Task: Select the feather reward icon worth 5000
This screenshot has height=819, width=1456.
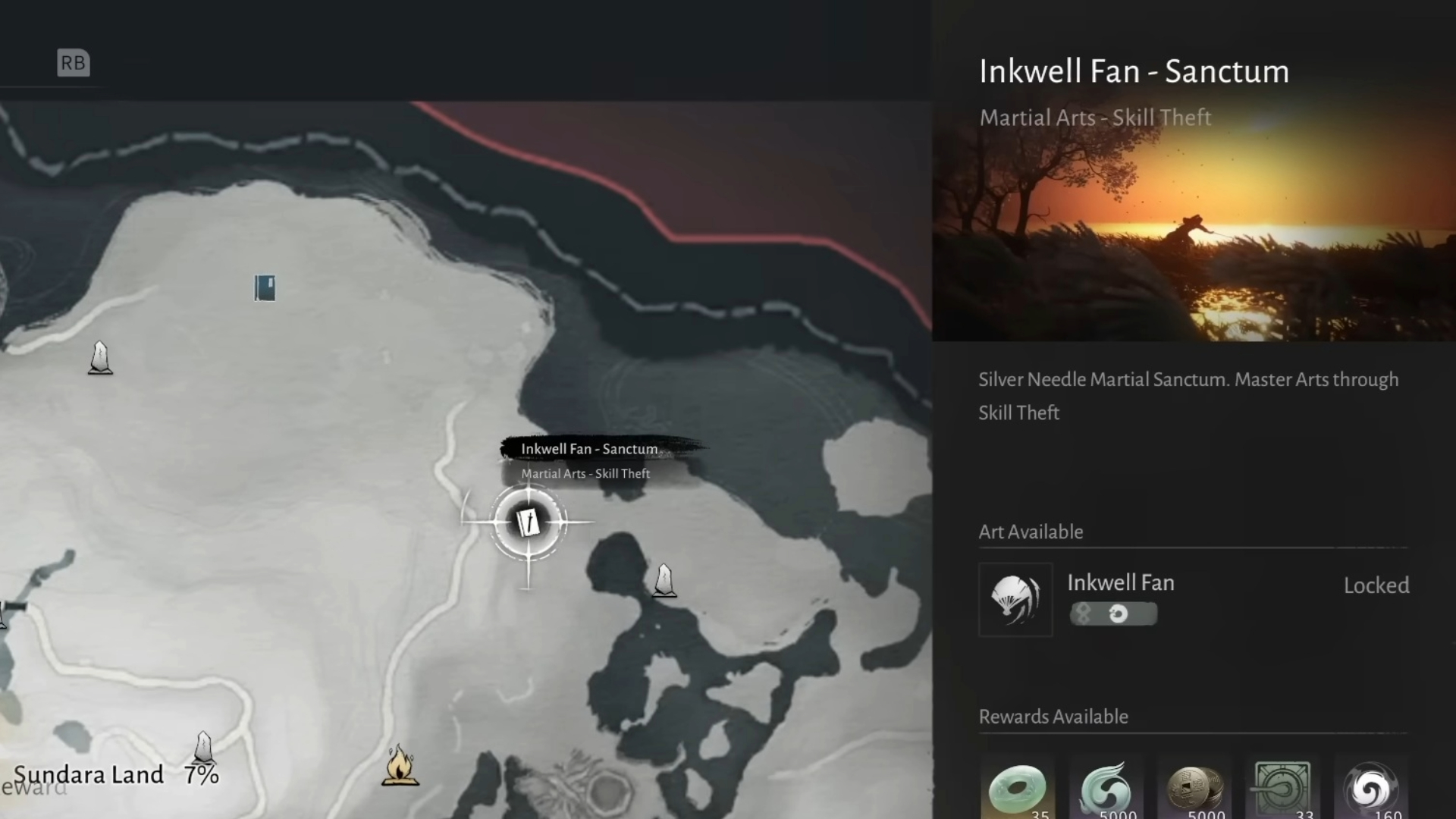Action: 1106,790
